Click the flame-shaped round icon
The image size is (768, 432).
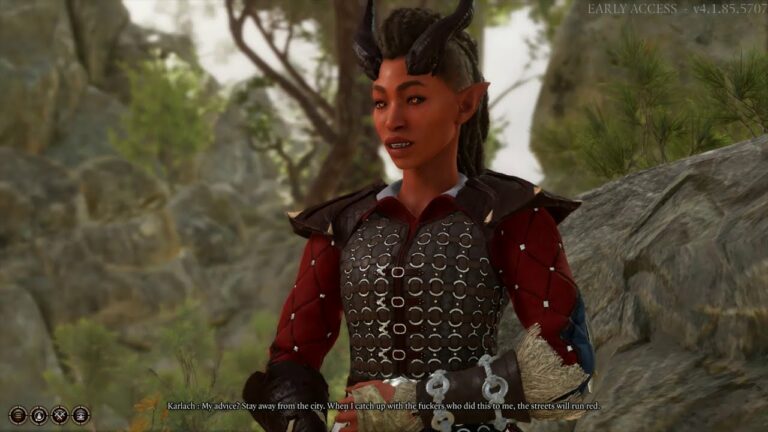[x=39, y=415]
